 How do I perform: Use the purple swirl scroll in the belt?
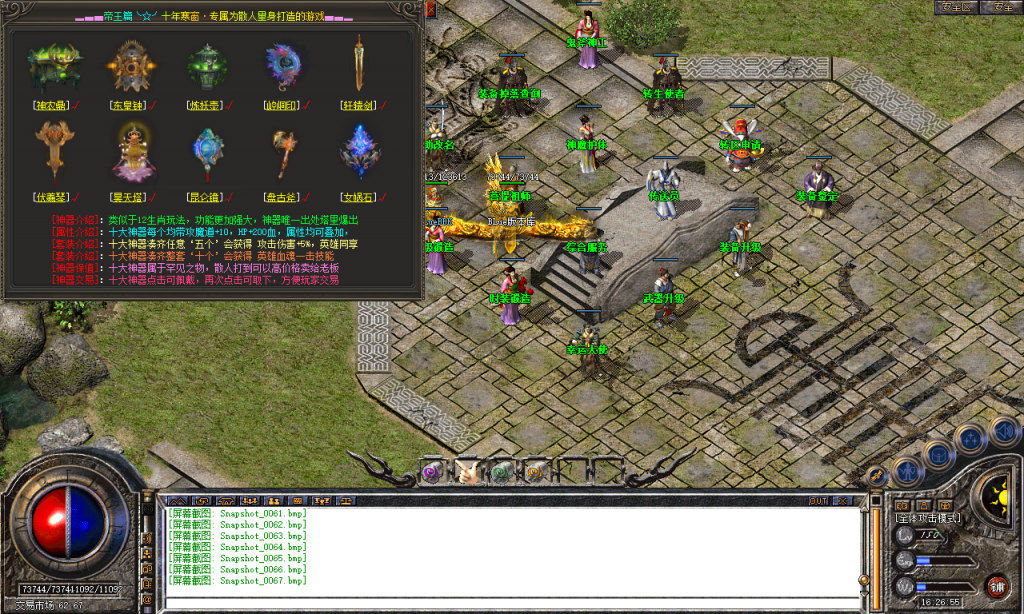[433, 472]
